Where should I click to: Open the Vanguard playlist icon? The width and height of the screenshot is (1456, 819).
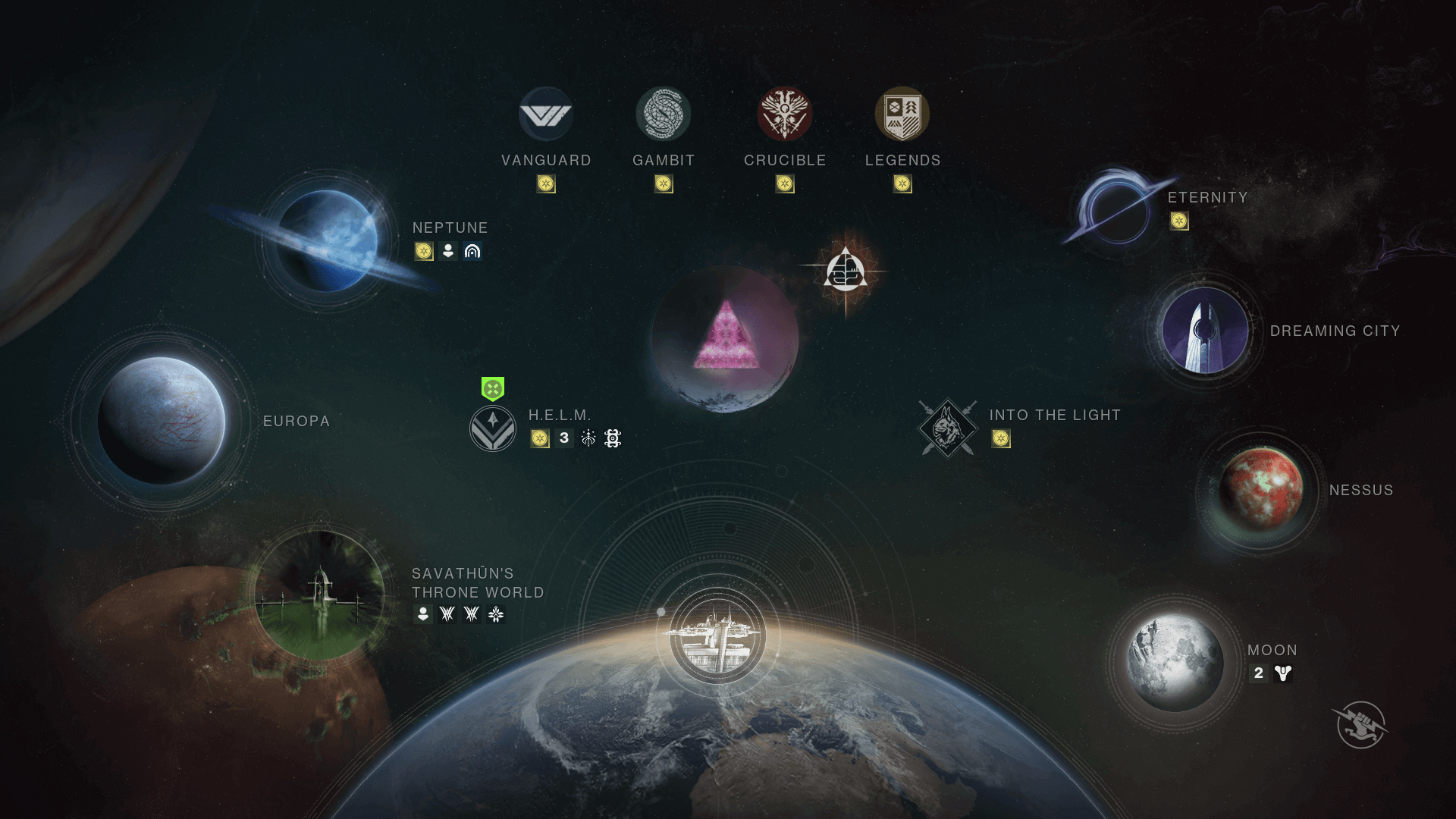[x=548, y=114]
